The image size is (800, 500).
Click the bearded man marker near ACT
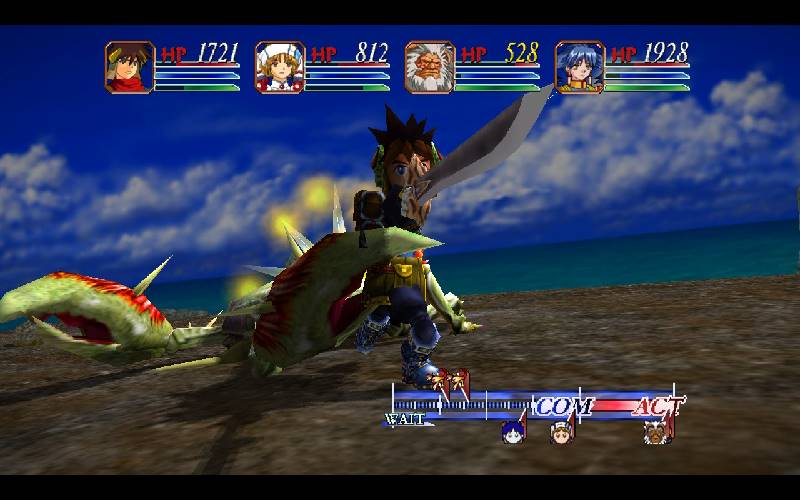(x=656, y=432)
